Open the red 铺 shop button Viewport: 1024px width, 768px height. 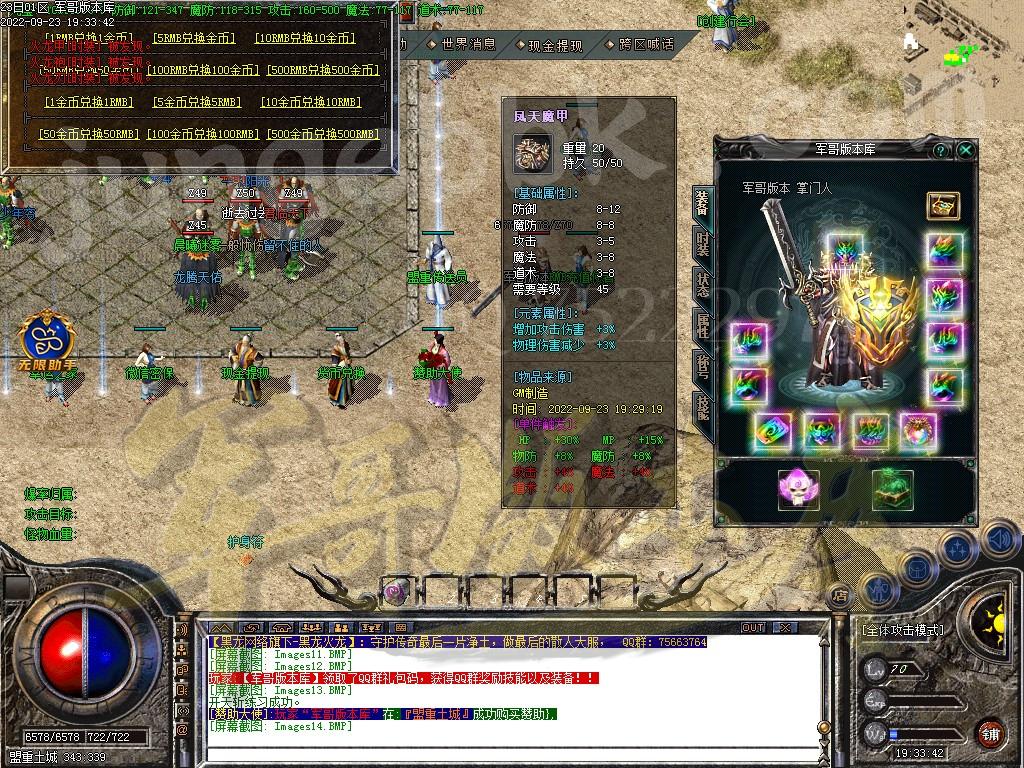coord(991,733)
